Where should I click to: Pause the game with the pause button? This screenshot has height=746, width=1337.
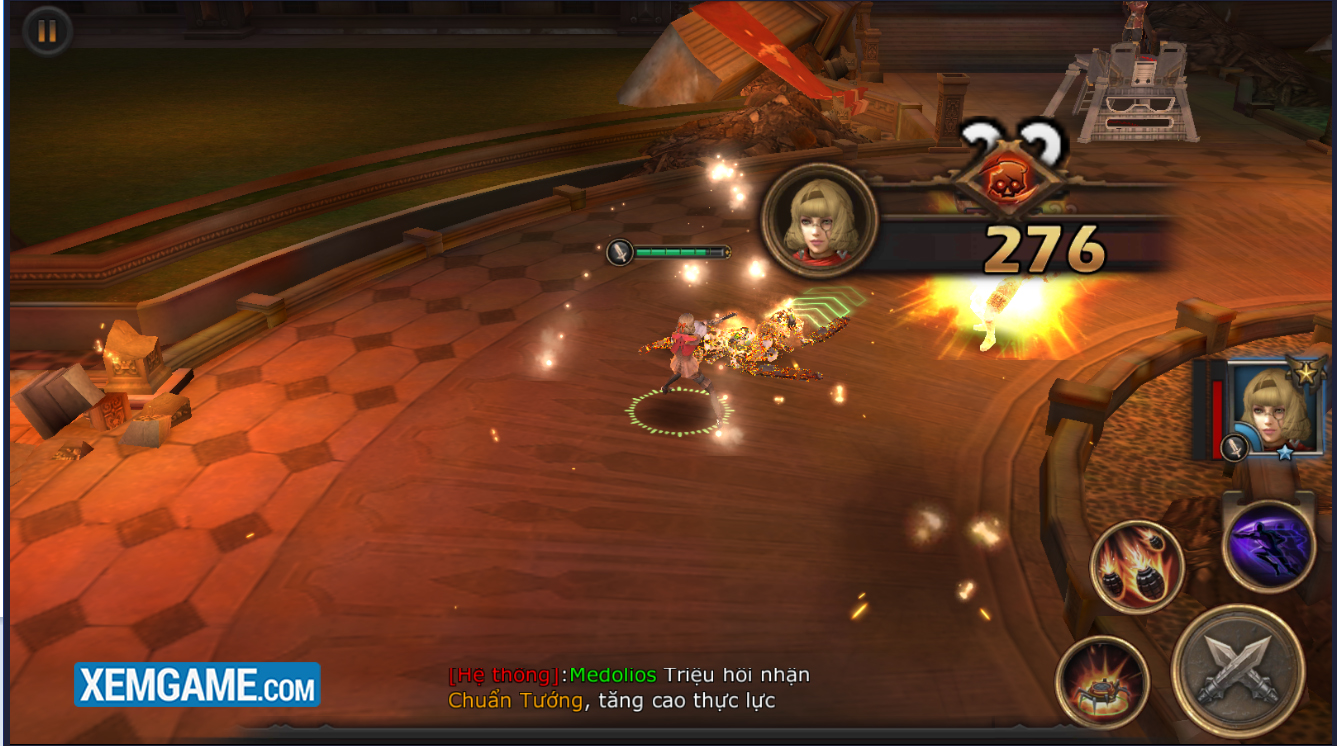(46, 31)
